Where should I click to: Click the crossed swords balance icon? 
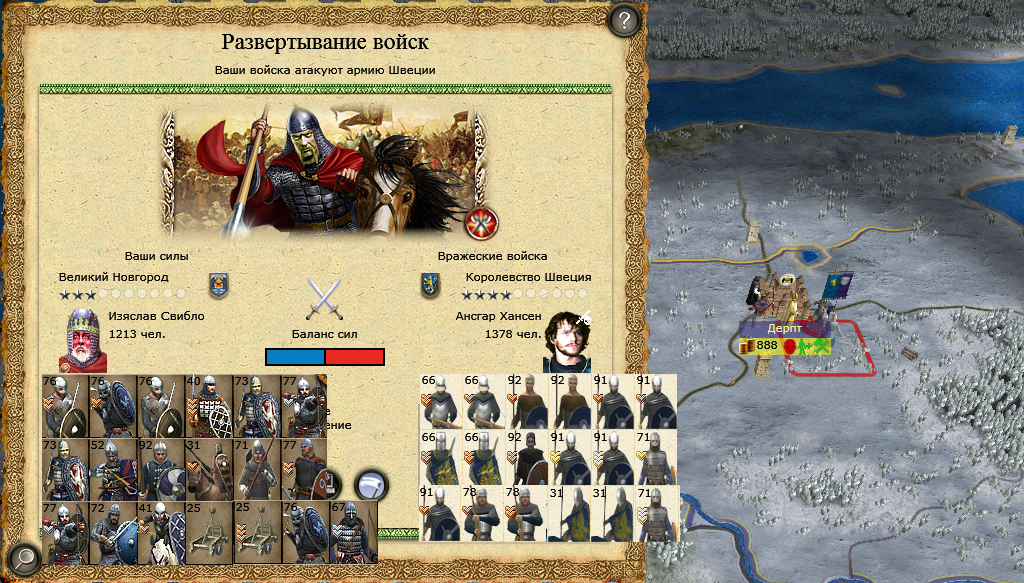coord(325,298)
